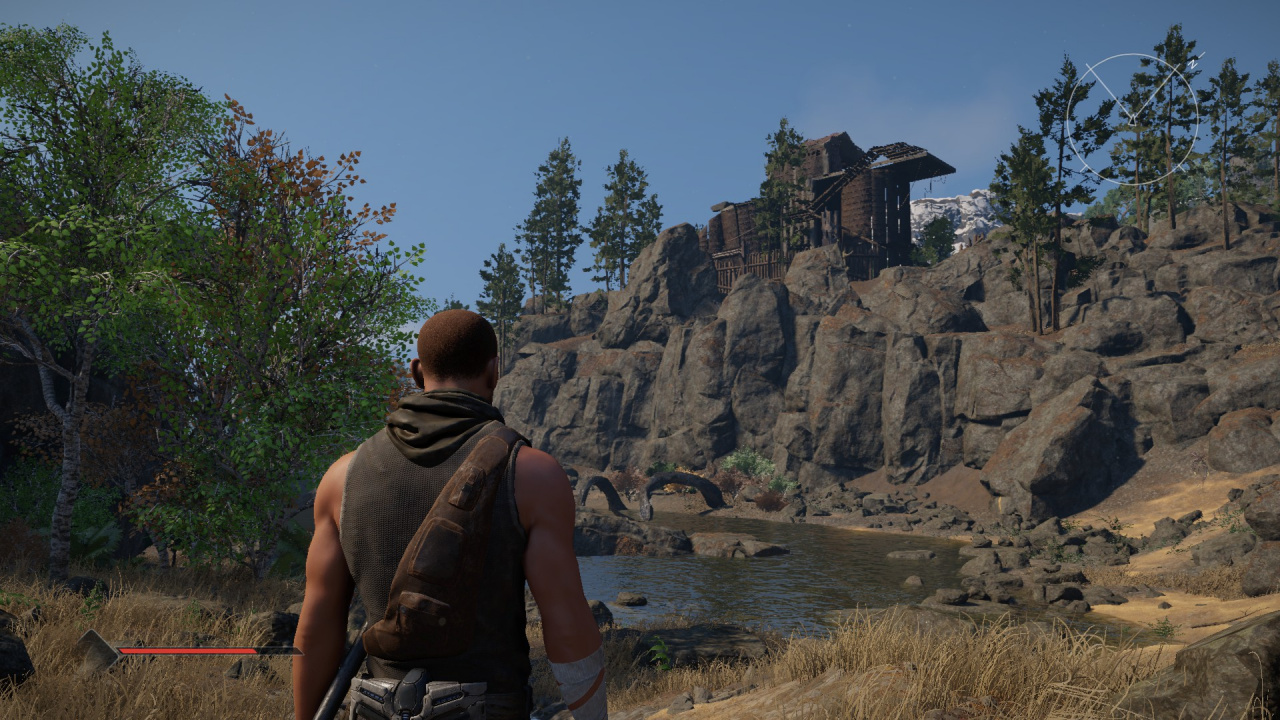The image size is (1280, 720).
Task: Click the circular compass in the corner
Action: point(1132,119)
